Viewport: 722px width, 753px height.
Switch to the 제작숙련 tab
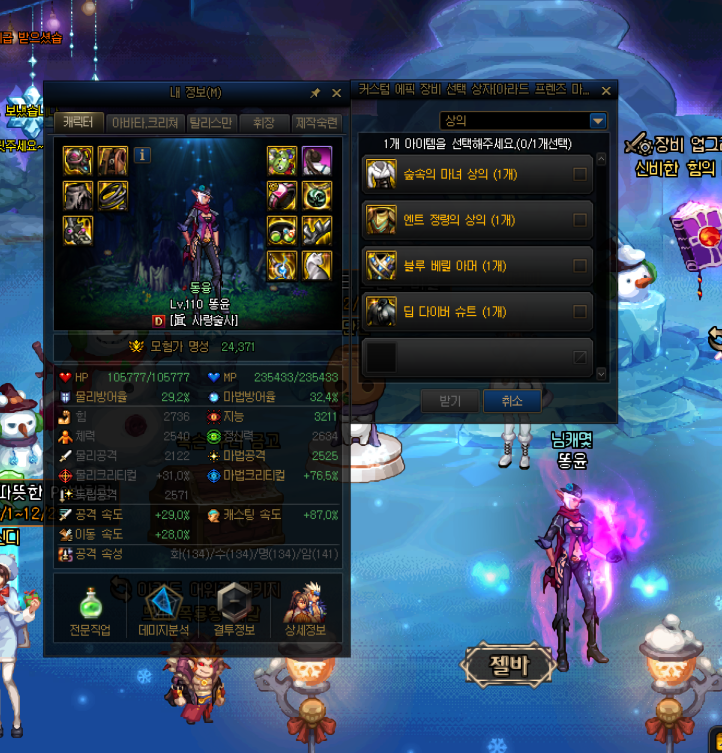coord(316,123)
